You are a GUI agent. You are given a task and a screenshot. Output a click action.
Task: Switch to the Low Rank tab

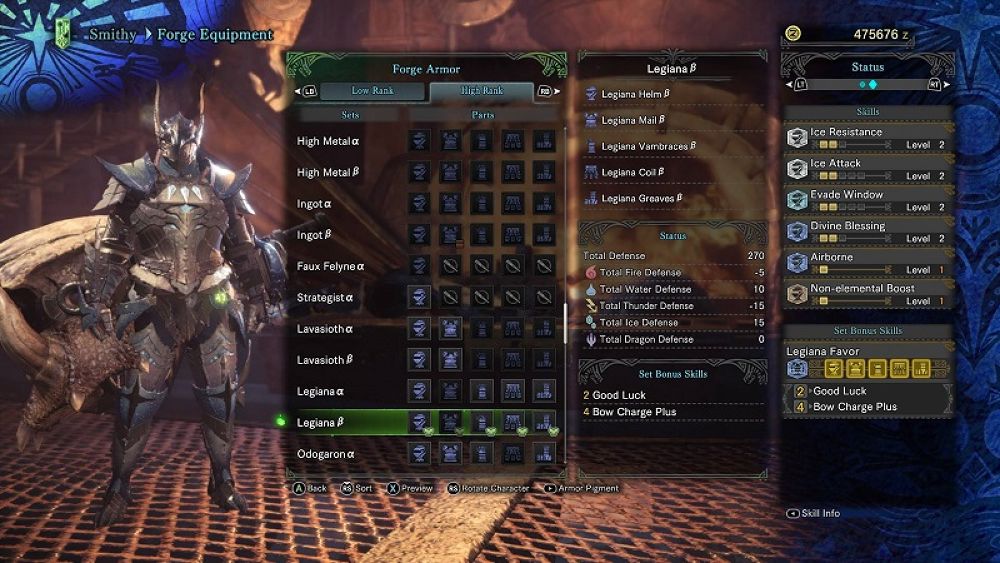pyautogui.click(x=372, y=91)
